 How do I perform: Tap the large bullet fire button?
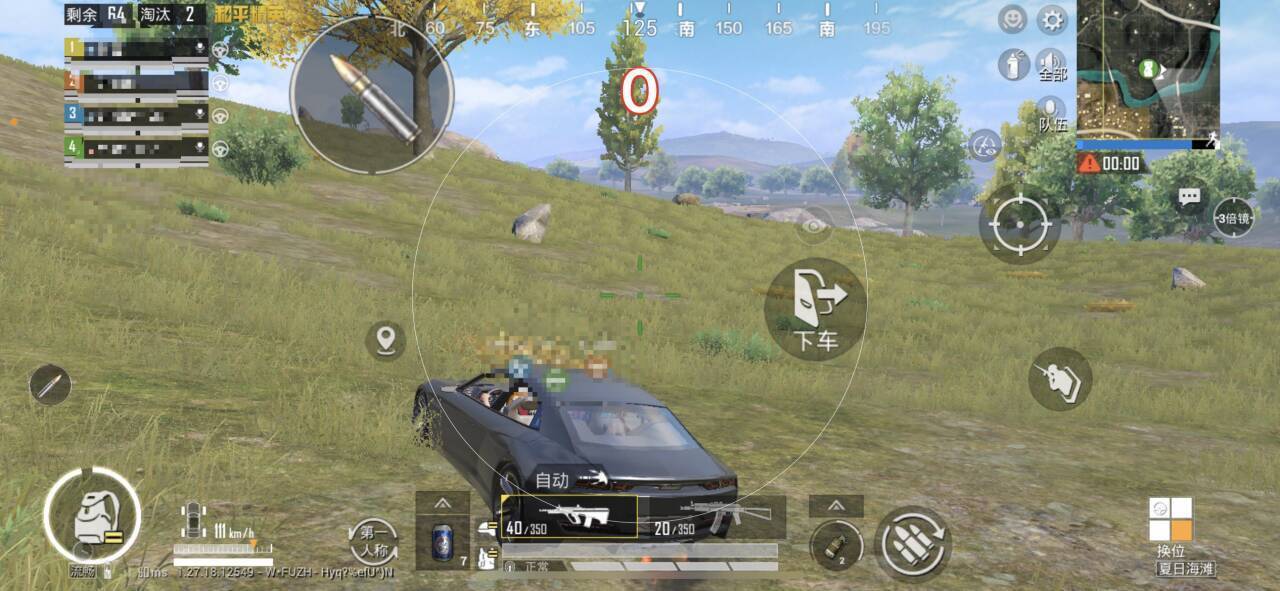[371, 94]
